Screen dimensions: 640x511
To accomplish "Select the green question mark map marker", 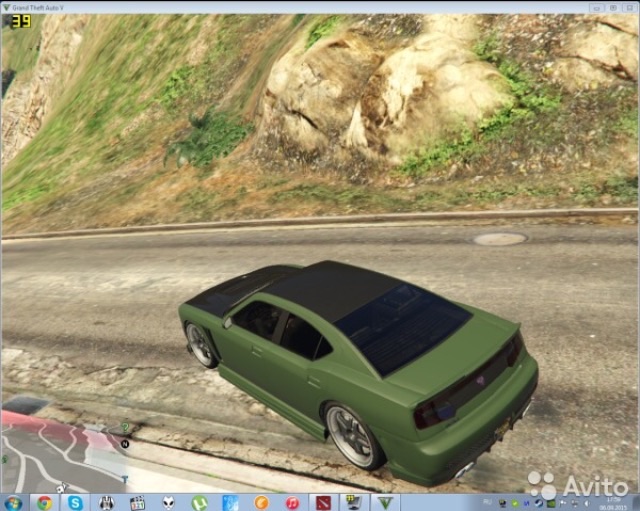I will (126, 427).
